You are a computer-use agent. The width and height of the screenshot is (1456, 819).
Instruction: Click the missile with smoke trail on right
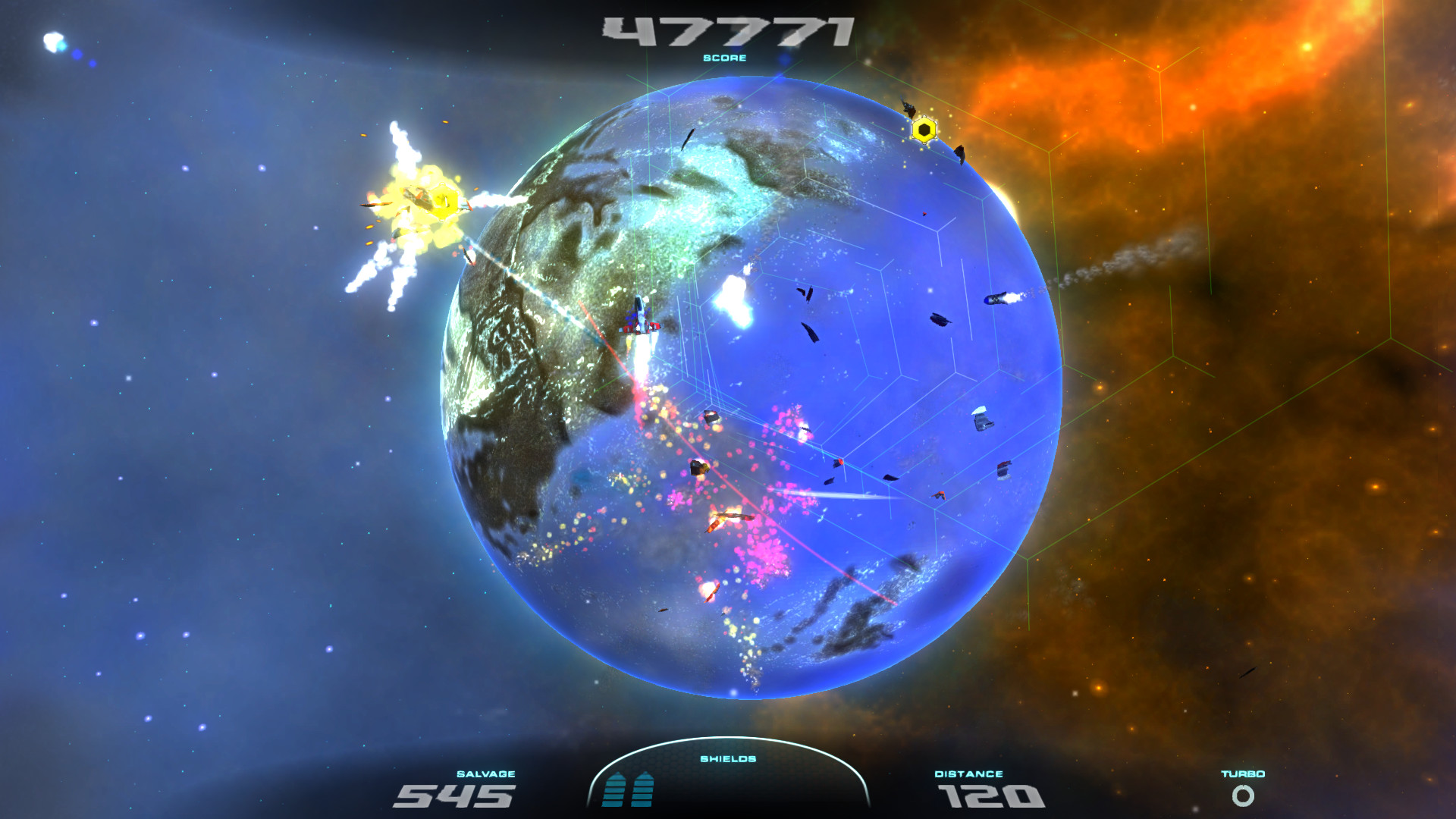click(x=997, y=297)
